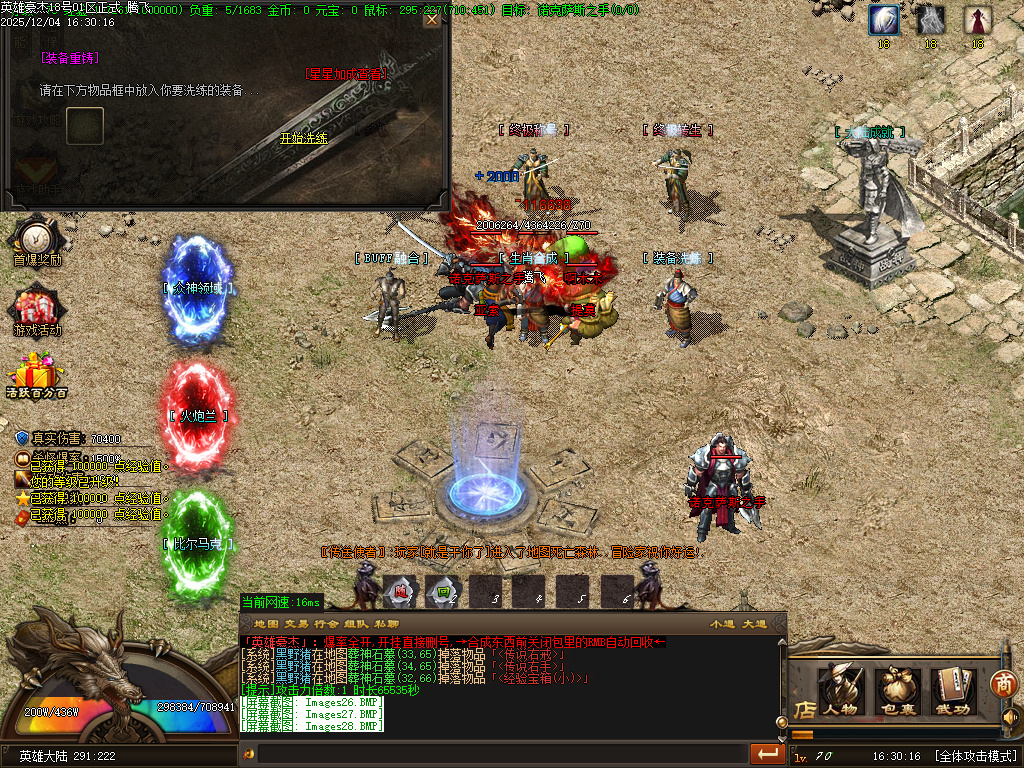Click the round 商 shop button
Image resolution: width=1024 pixels, height=768 pixels.
click(x=1003, y=683)
